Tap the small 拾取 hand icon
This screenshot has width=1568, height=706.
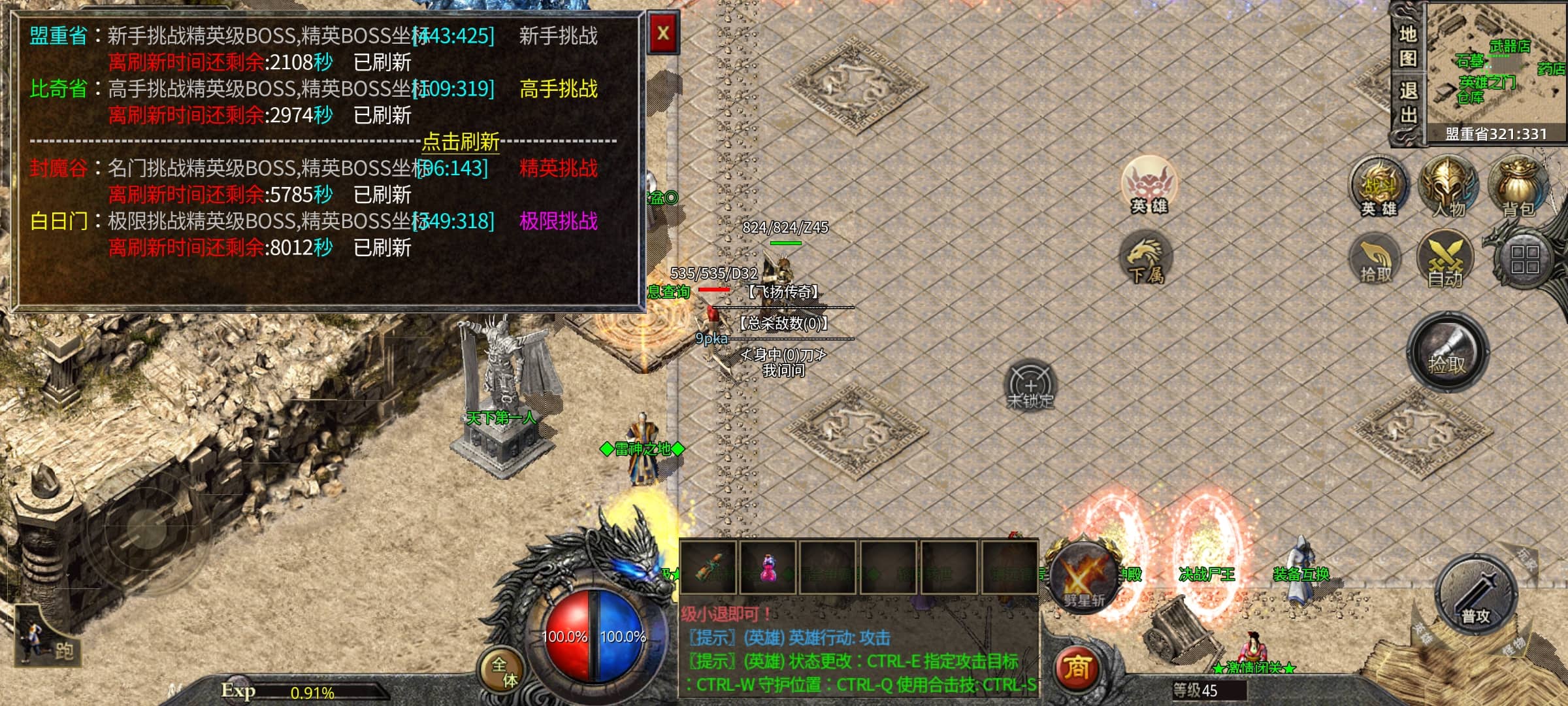pos(1375,260)
